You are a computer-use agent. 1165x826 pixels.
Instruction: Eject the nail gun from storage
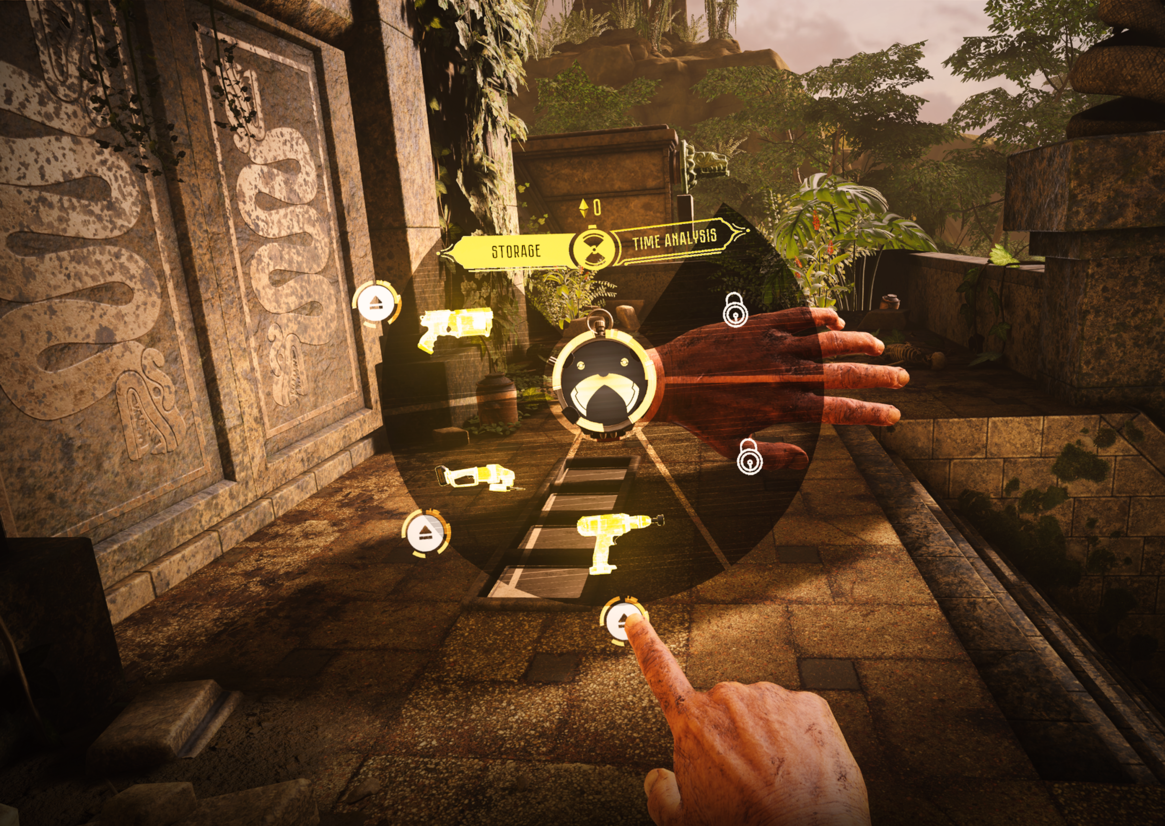click(x=376, y=304)
